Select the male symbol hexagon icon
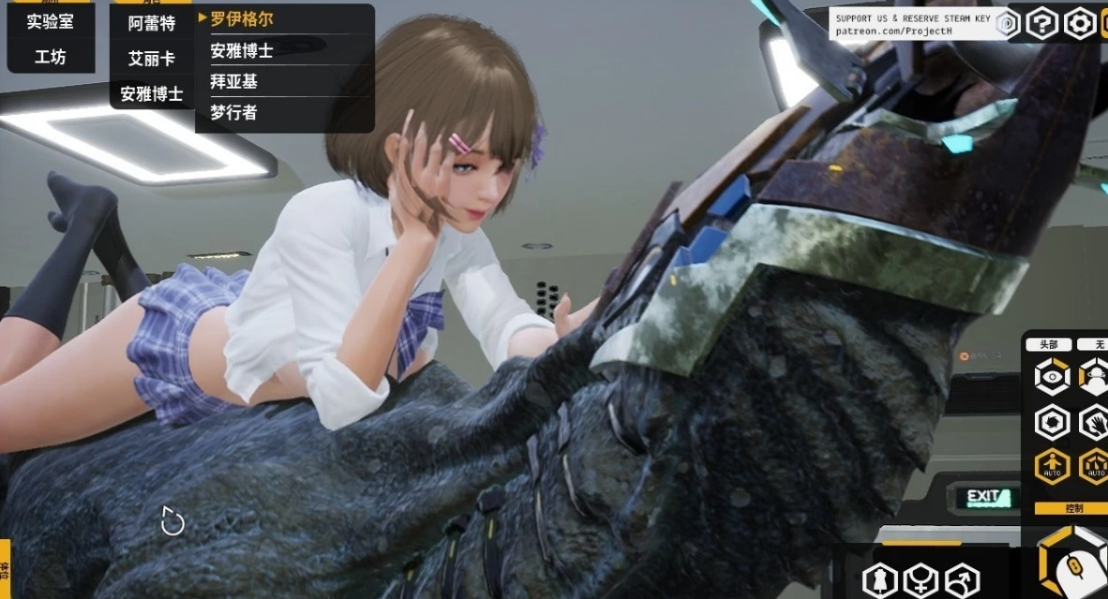 962,580
